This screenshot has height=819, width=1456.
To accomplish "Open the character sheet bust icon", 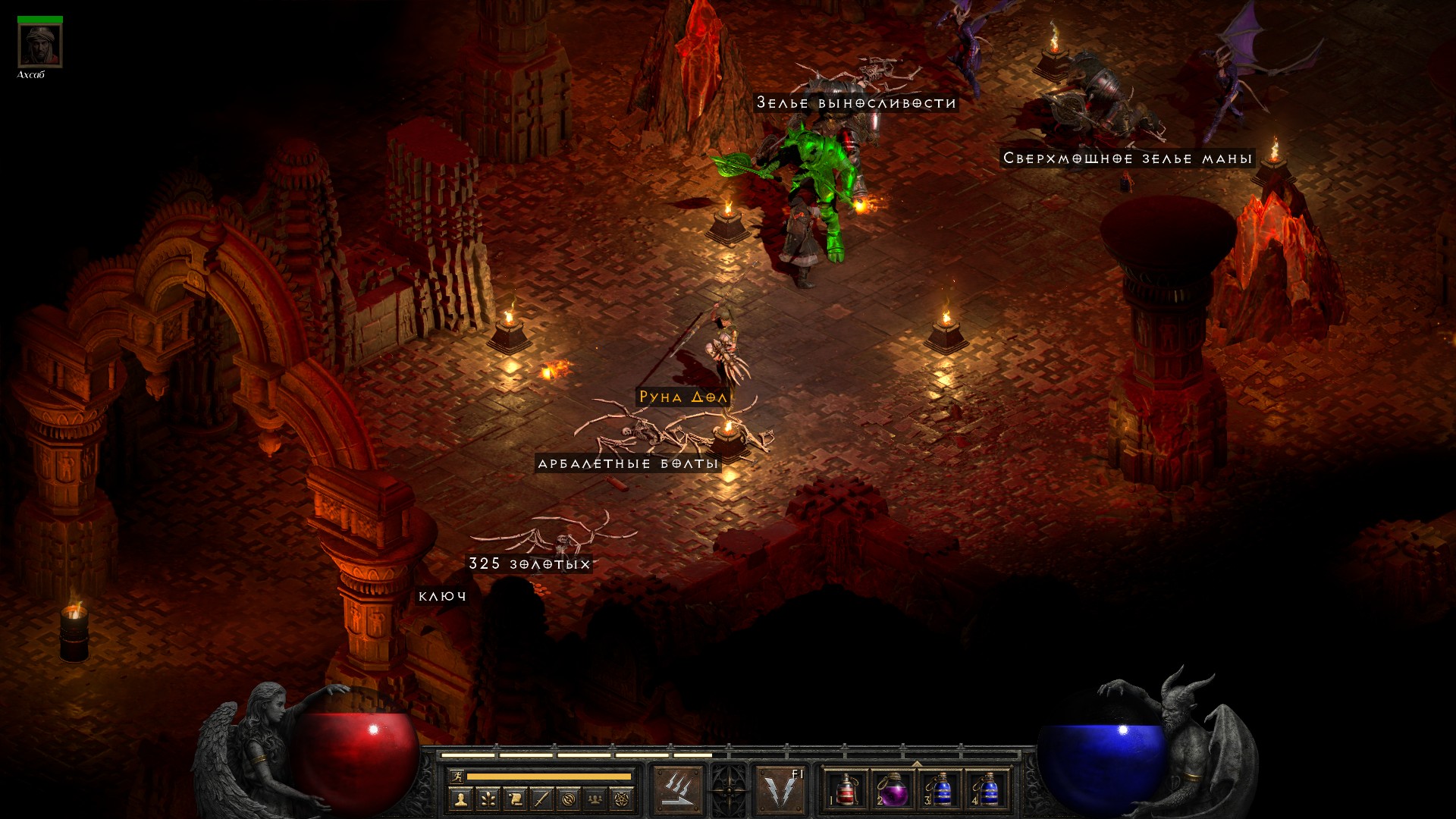I will [460, 799].
